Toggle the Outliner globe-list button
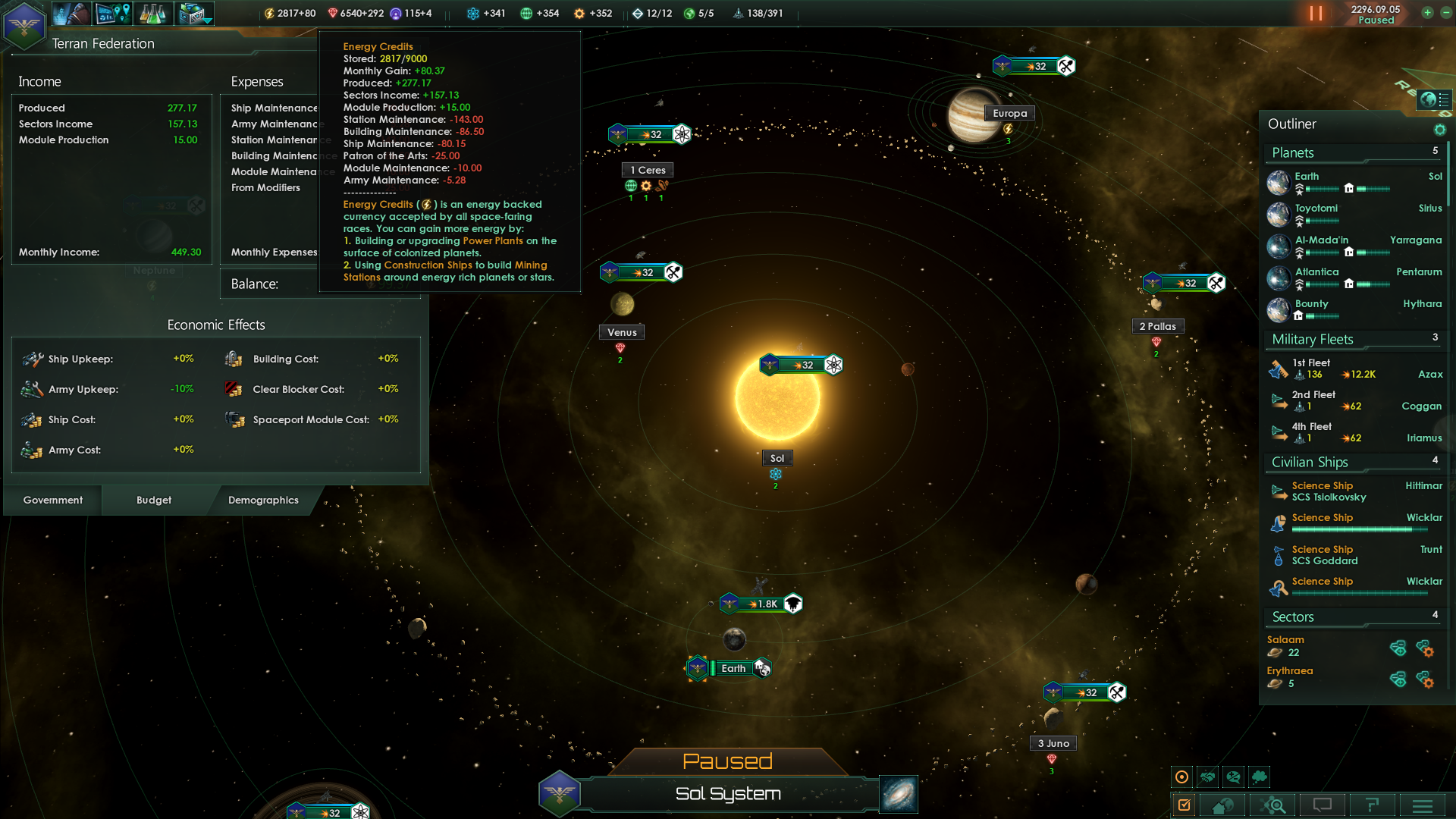Viewport: 1456px width, 819px height. tap(1434, 99)
